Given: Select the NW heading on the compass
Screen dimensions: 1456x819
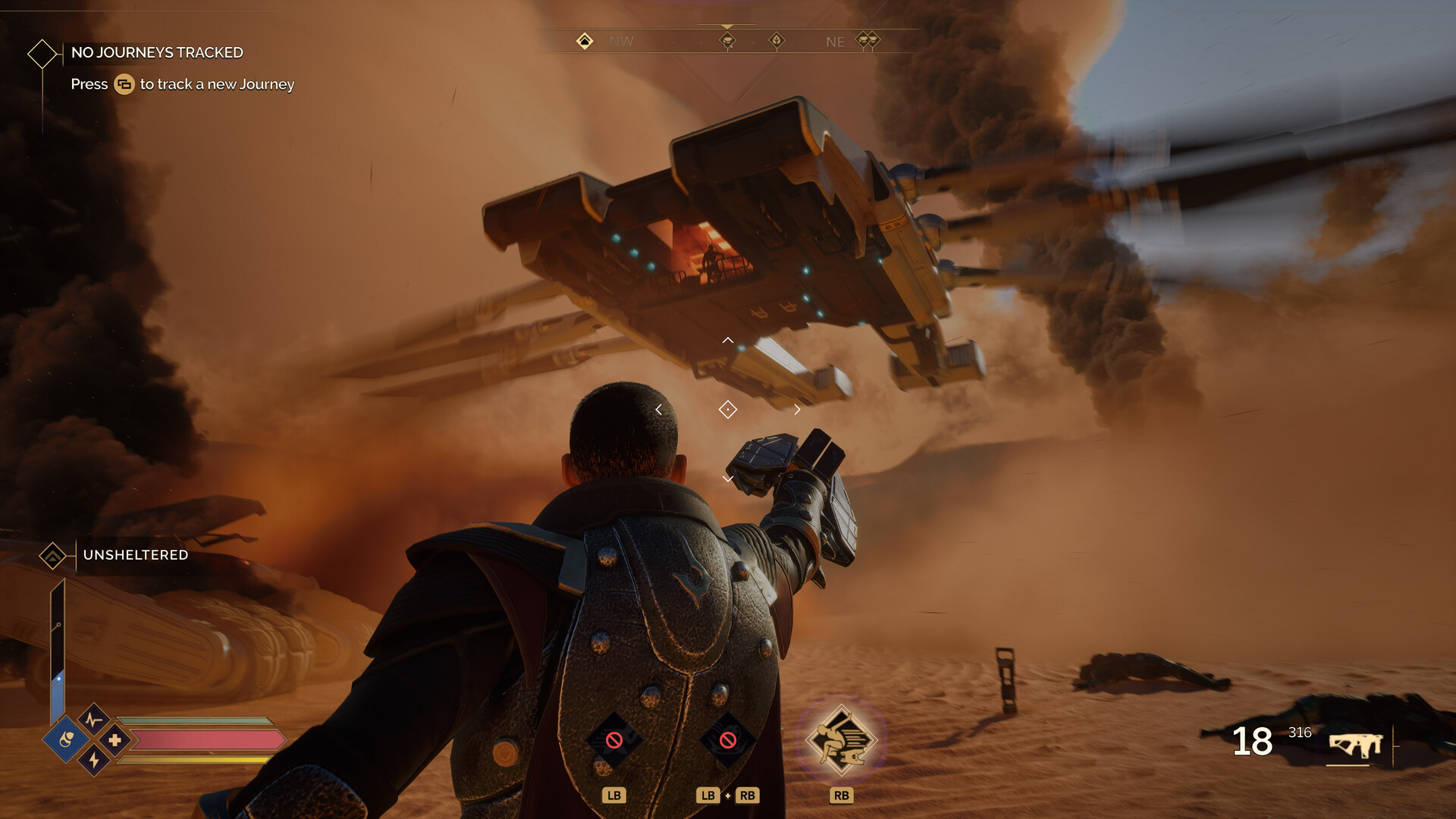Looking at the screenshot, I should 623,42.
